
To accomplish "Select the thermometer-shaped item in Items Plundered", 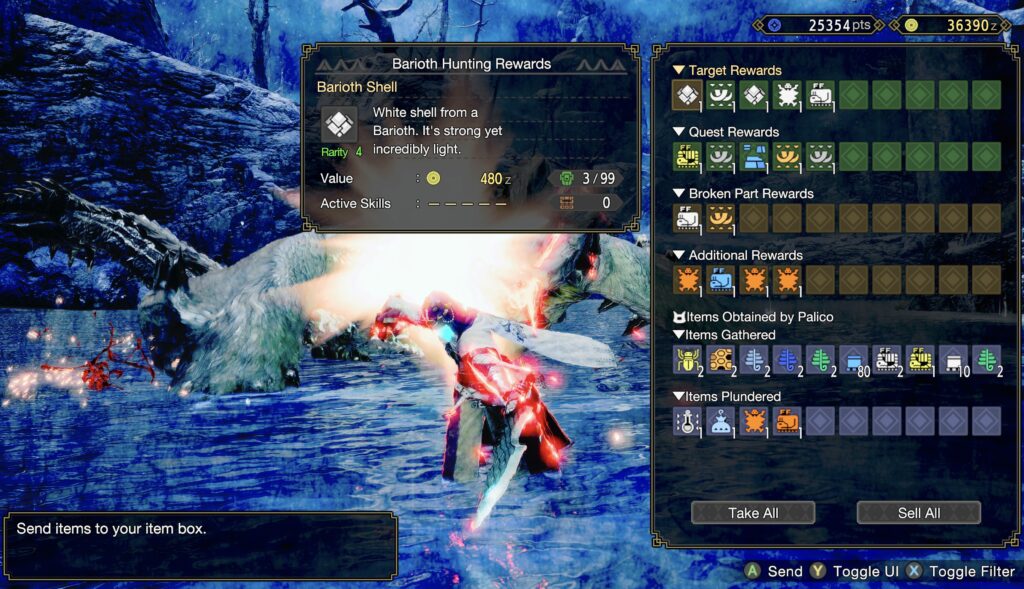I will (x=687, y=421).
